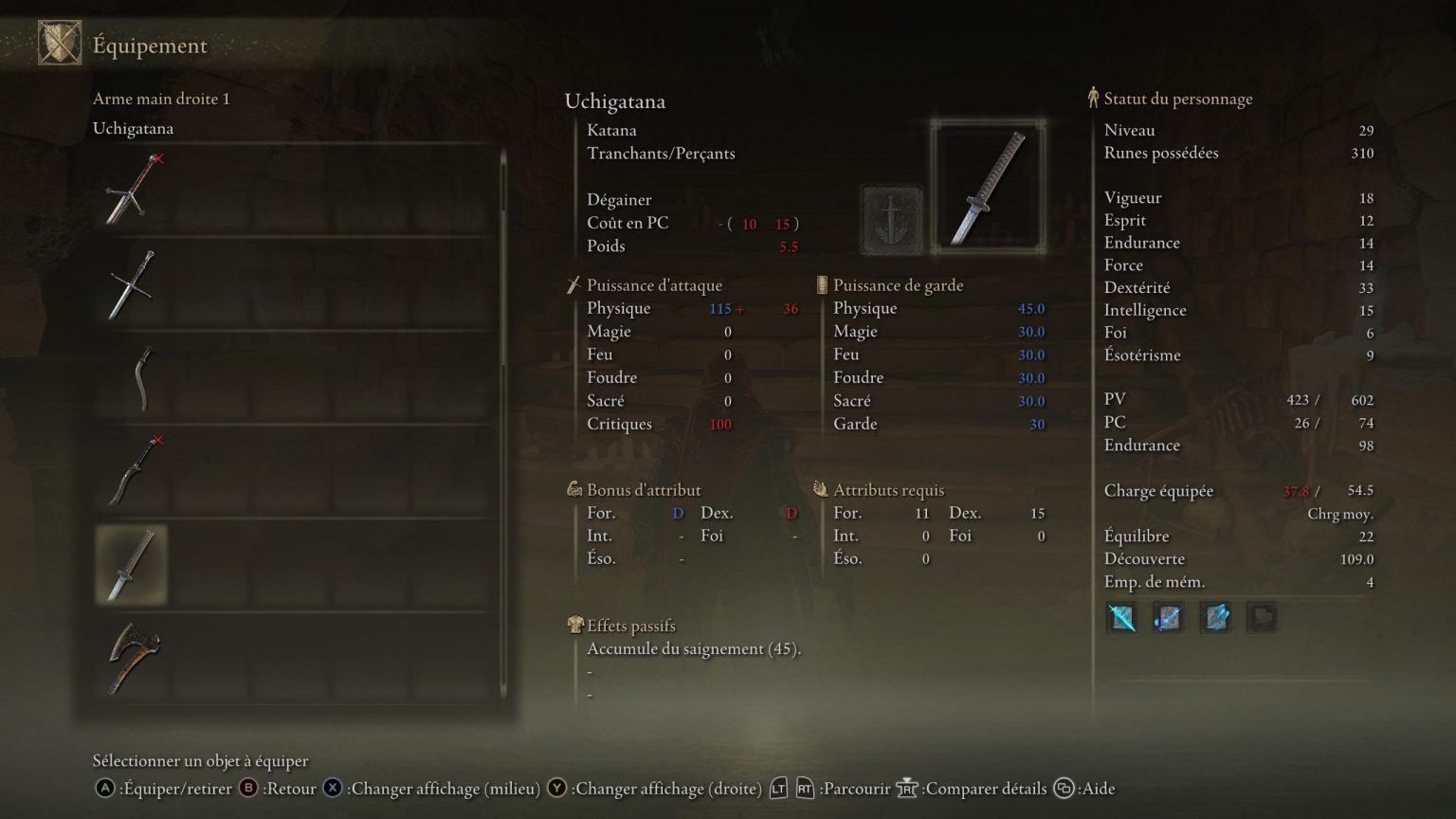This screenshot has height=819, width=1456.
Task: Toggle Changer affichage (droite) with the Y button
Action: pyautogui.click(x=557, y=788)
